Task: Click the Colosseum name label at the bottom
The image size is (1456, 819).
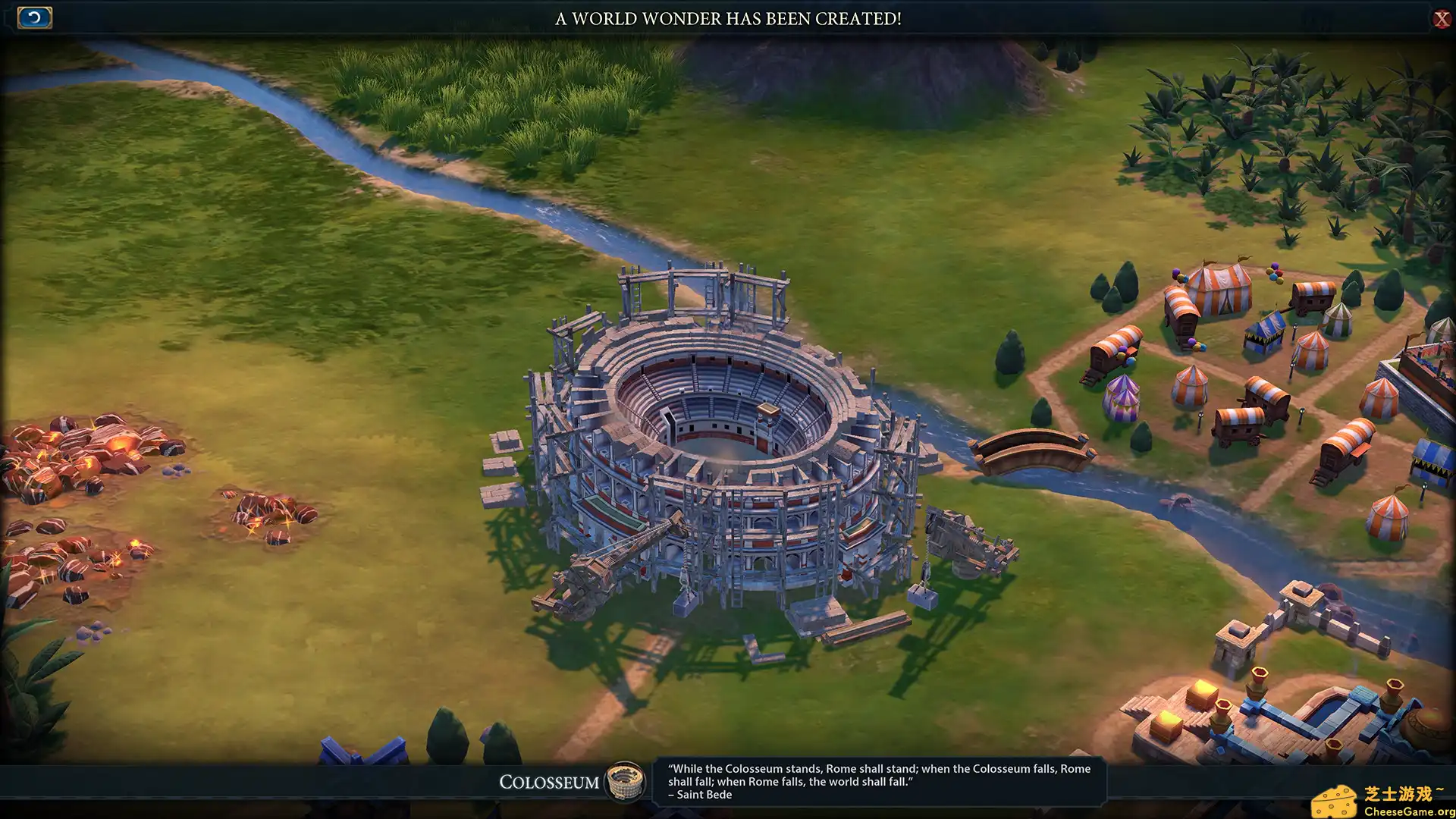Action: pos(549,783)
